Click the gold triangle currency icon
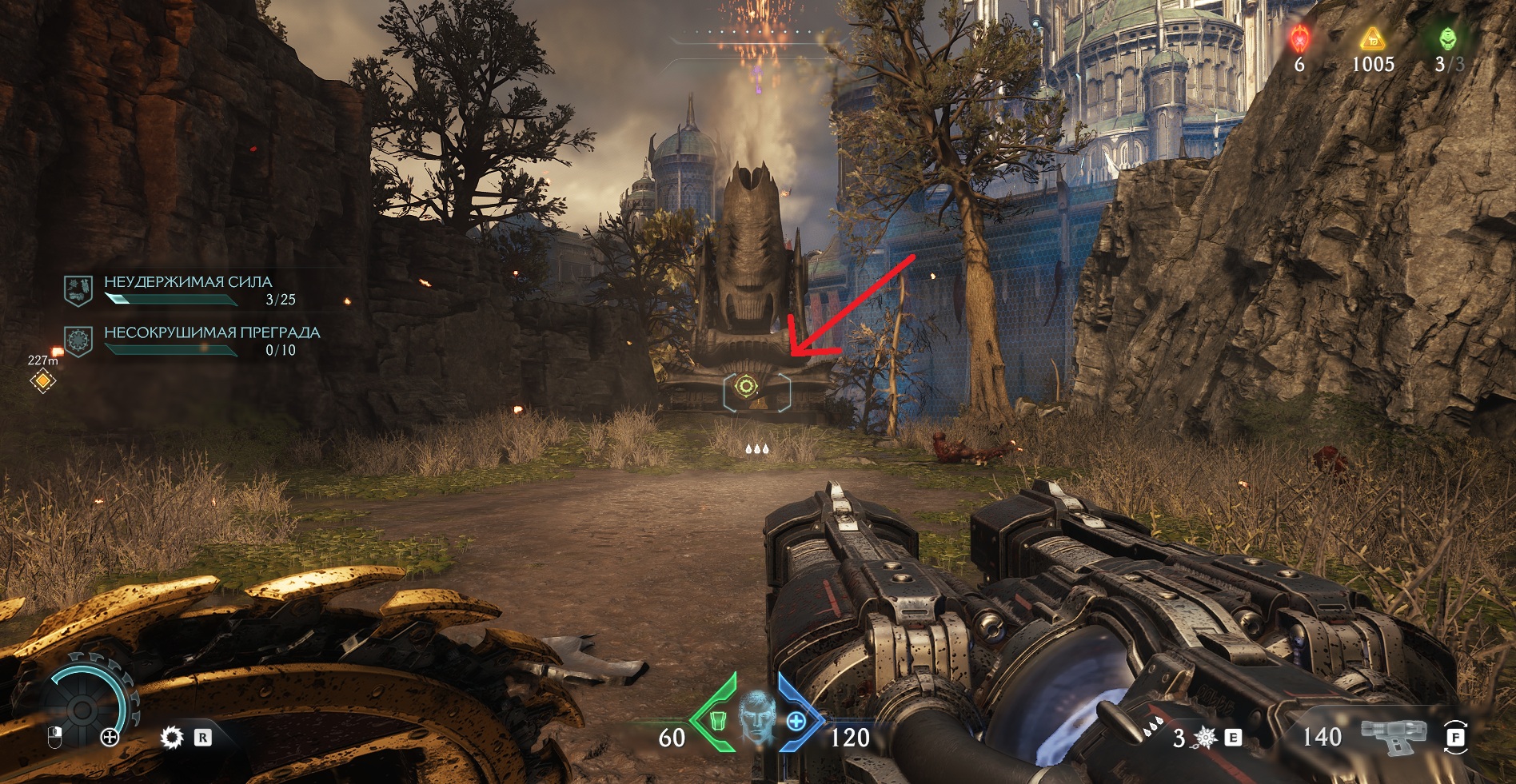 click(x=1372, y=38)
